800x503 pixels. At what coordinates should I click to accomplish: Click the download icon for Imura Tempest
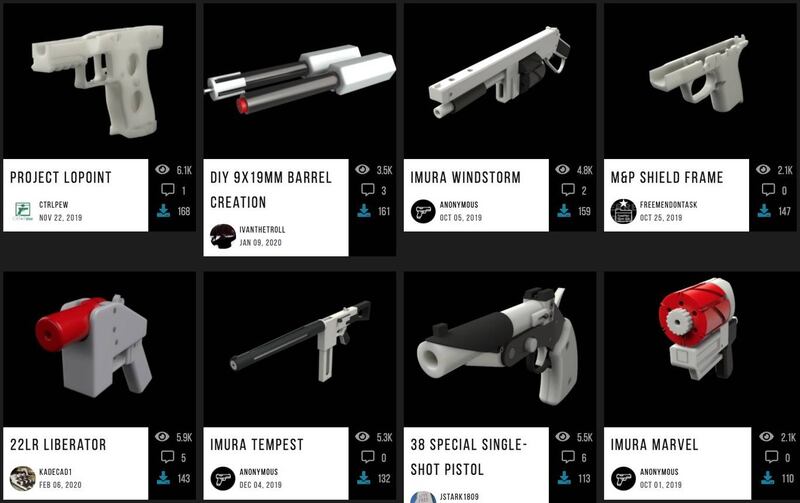coord(364,478)
